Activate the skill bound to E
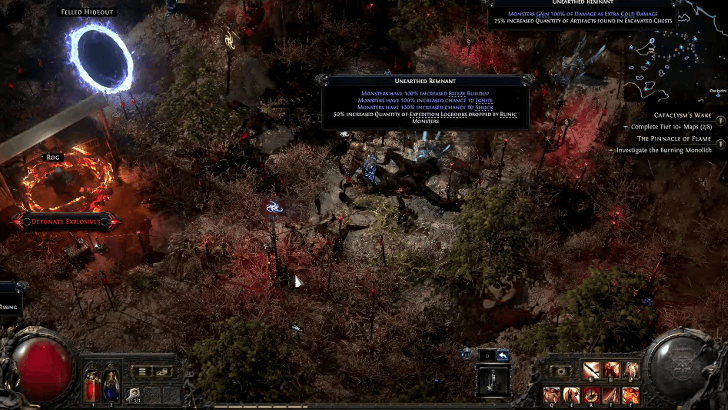 coord(572,395)
